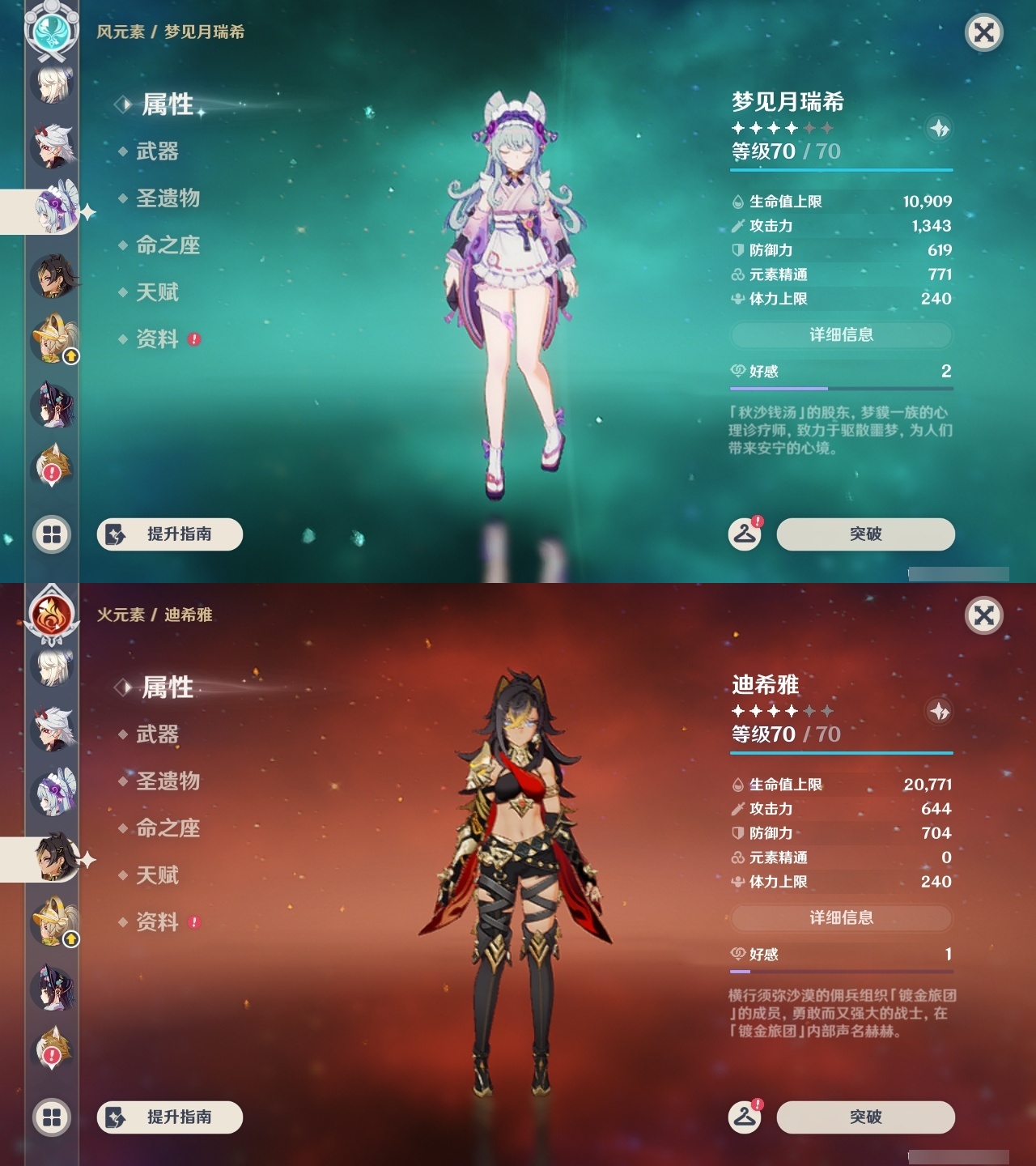Open 详细信息 detailed stats panel

point(842,334)
